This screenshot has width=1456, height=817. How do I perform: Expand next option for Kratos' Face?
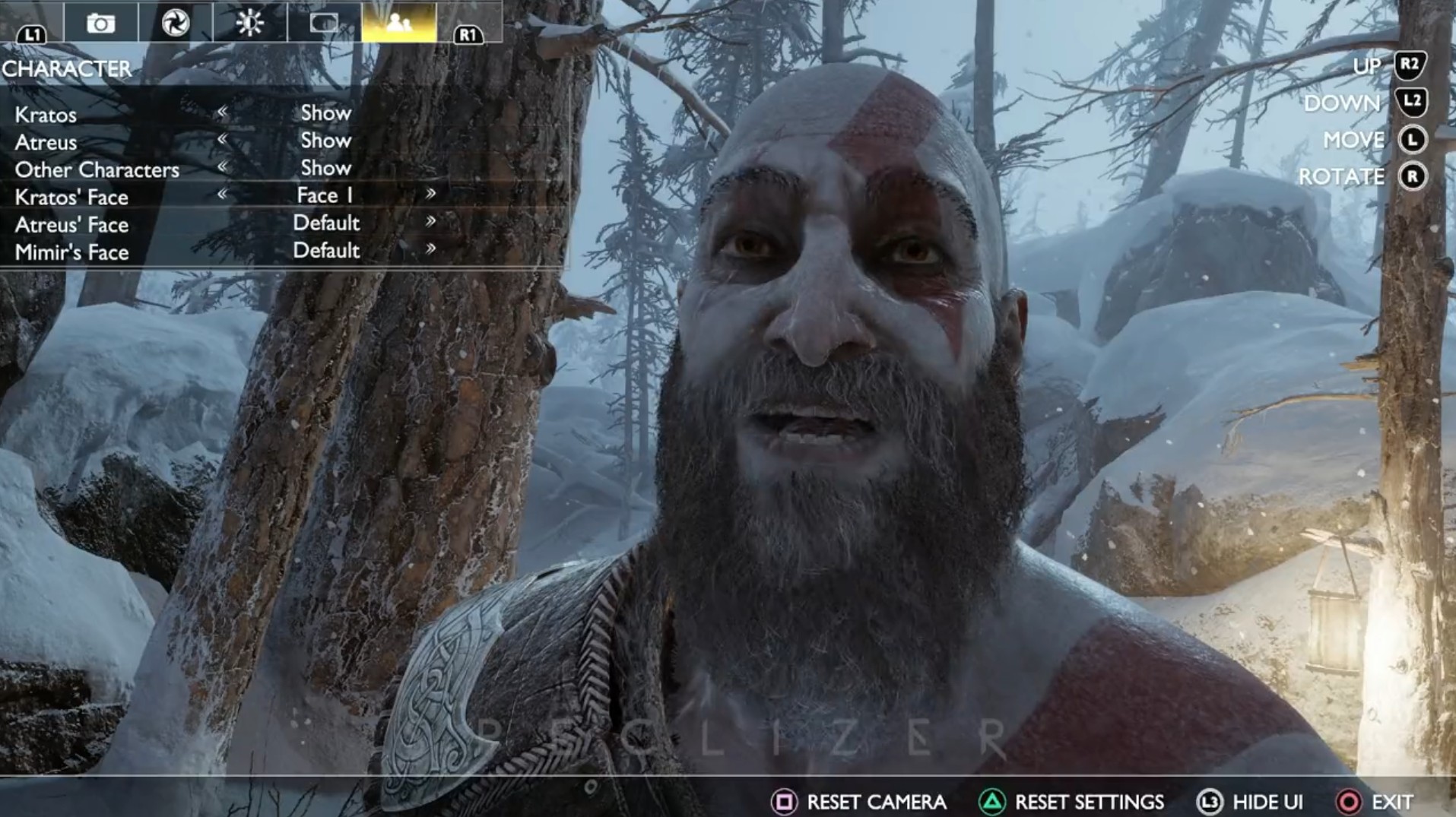[431, 195]
